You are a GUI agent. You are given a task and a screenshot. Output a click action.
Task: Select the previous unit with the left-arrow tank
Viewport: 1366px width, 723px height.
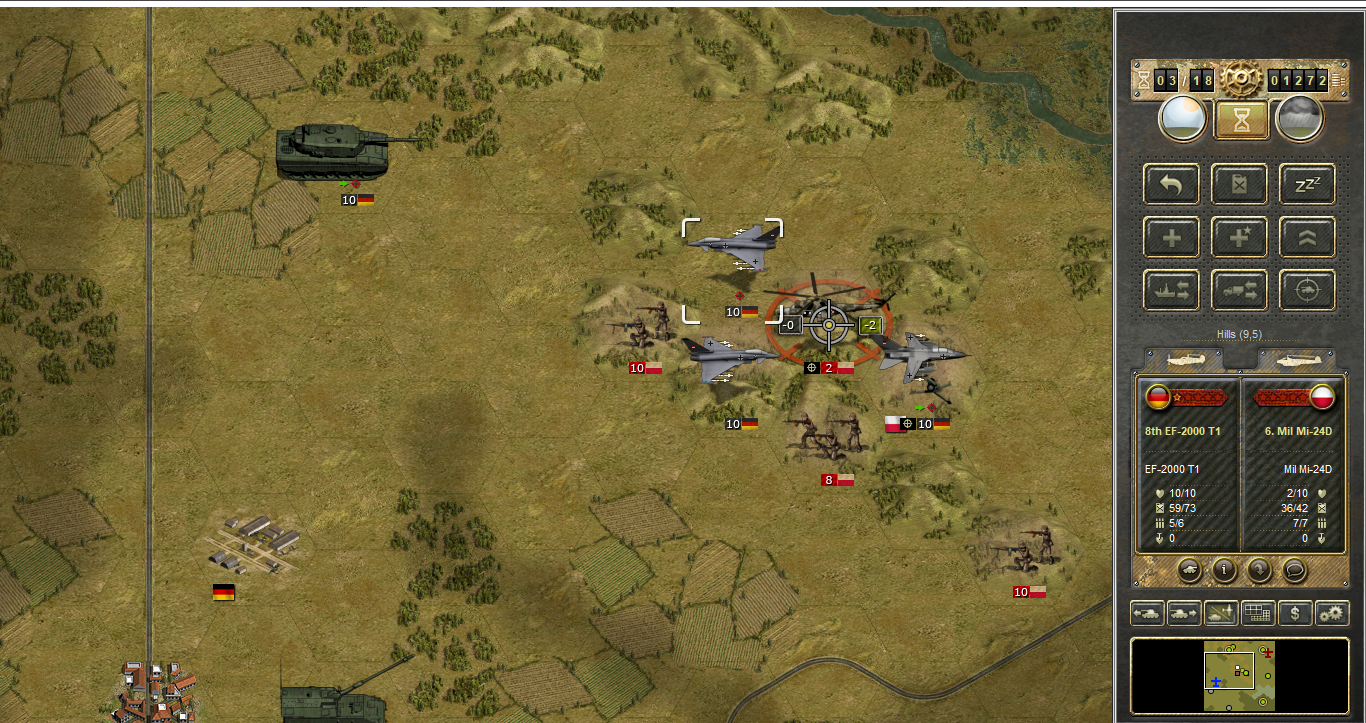click(x=1146, y=613)
